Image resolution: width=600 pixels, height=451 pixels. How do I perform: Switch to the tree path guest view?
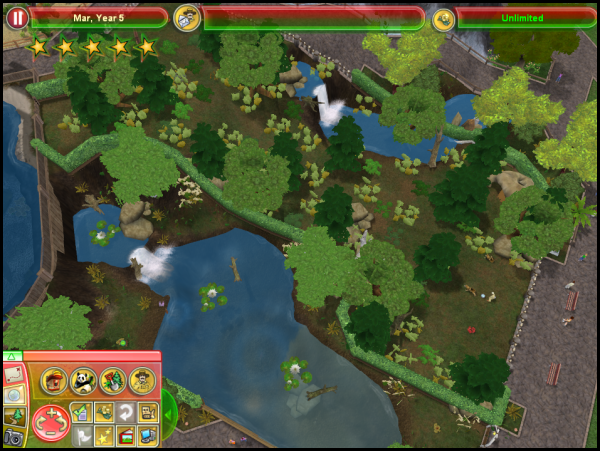pos(12,416)
